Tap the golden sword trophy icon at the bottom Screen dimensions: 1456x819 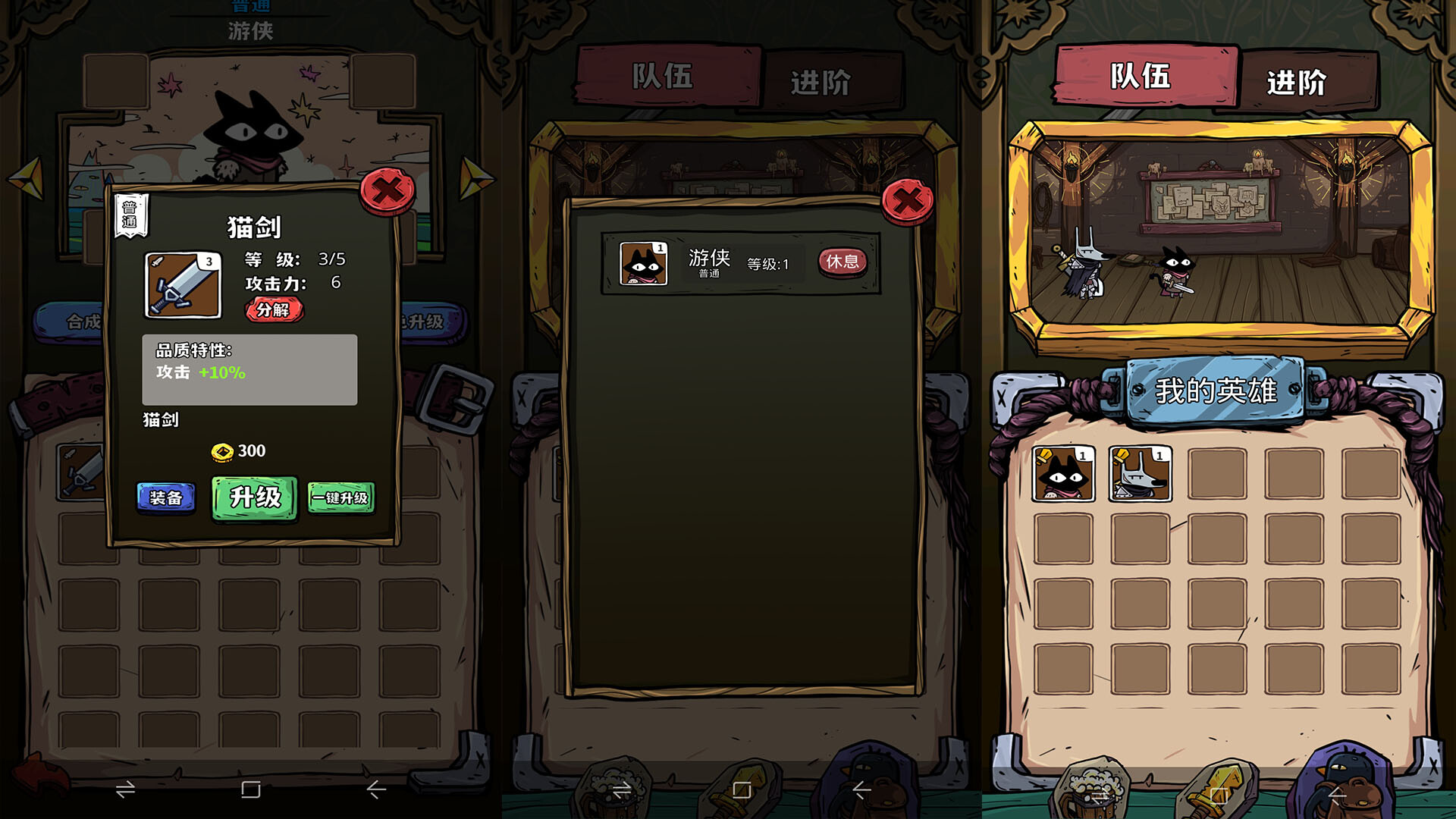[1219, 789]
